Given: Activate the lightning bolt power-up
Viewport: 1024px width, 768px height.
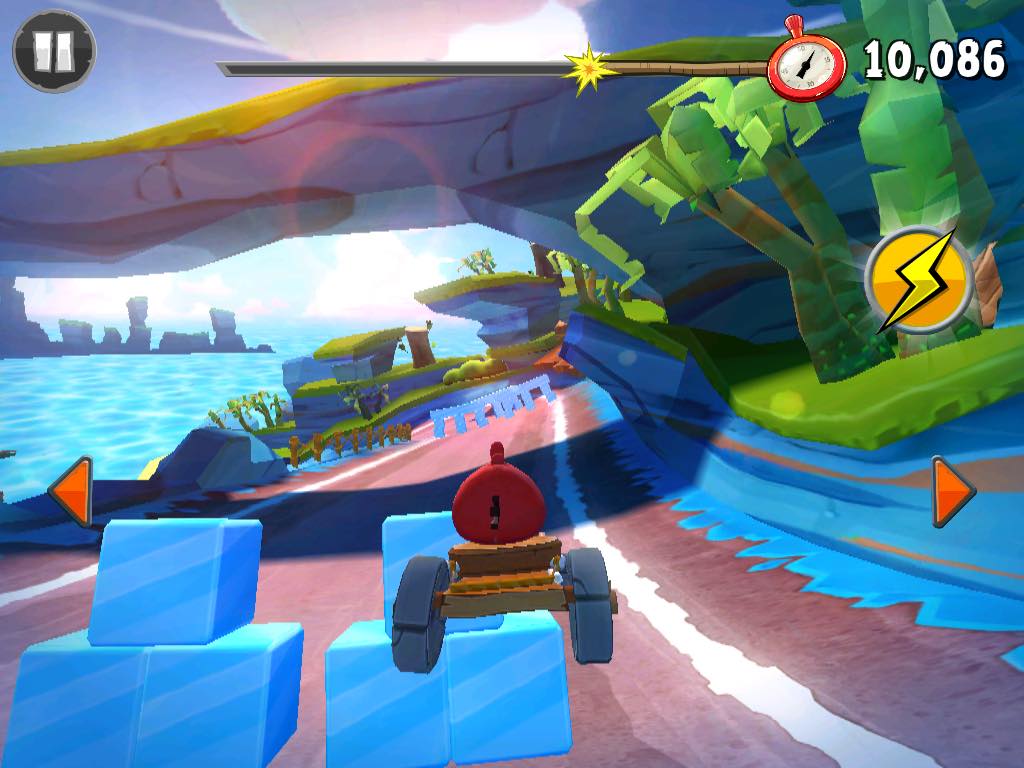Looking at the screenshot, I should tap(918, 280).
